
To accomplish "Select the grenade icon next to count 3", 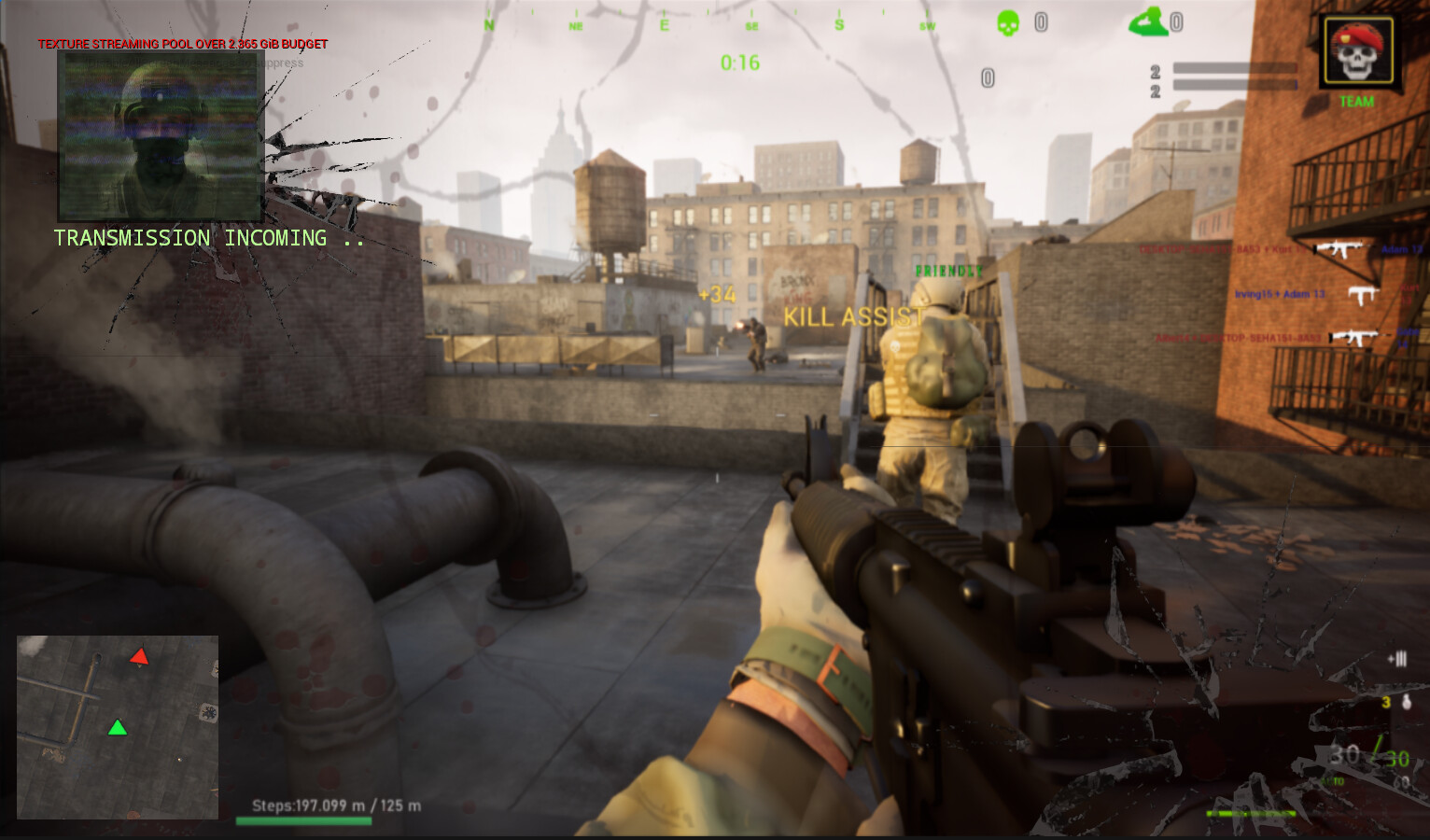I will pos(1407,702).
